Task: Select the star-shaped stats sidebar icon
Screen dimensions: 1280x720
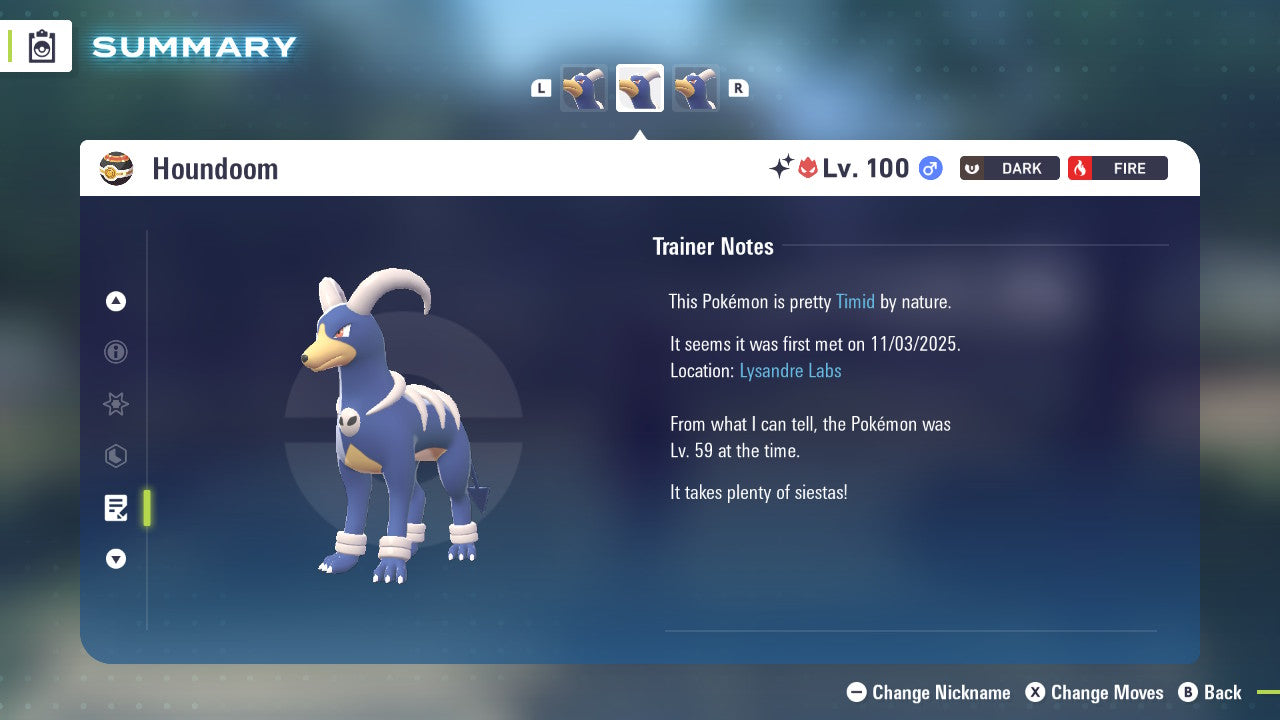Action: tap(115, 404)
